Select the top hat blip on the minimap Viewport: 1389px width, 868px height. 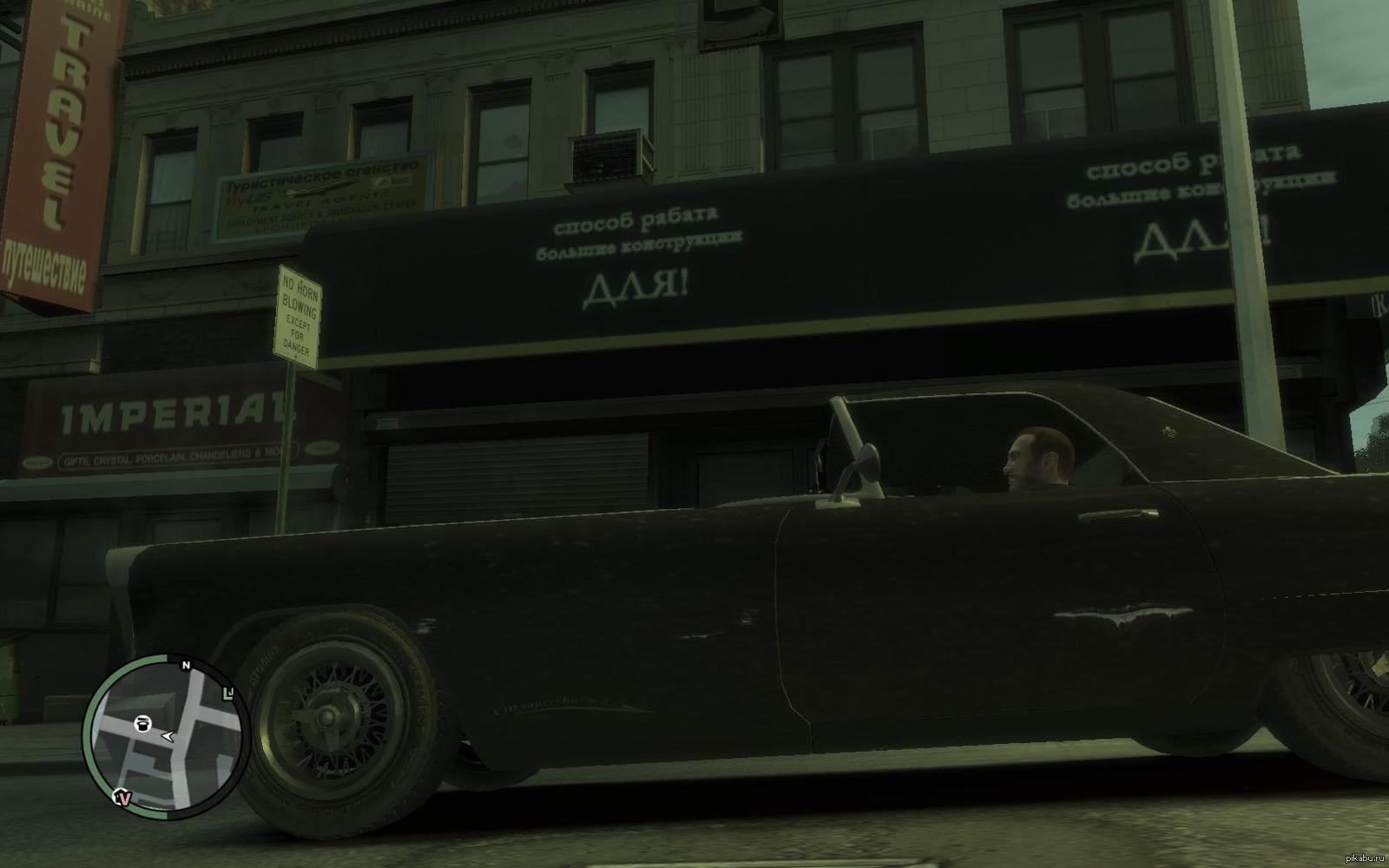point(143,723)
